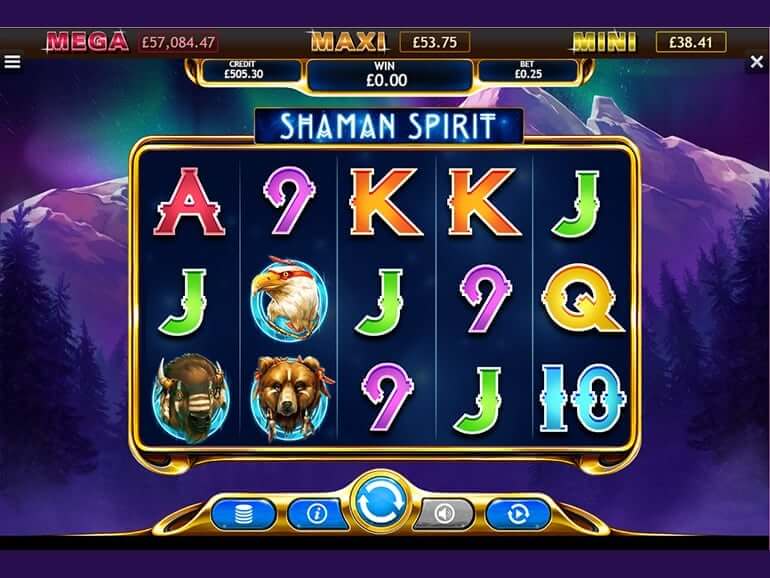Open the hamburger menu

coord(12,61)
